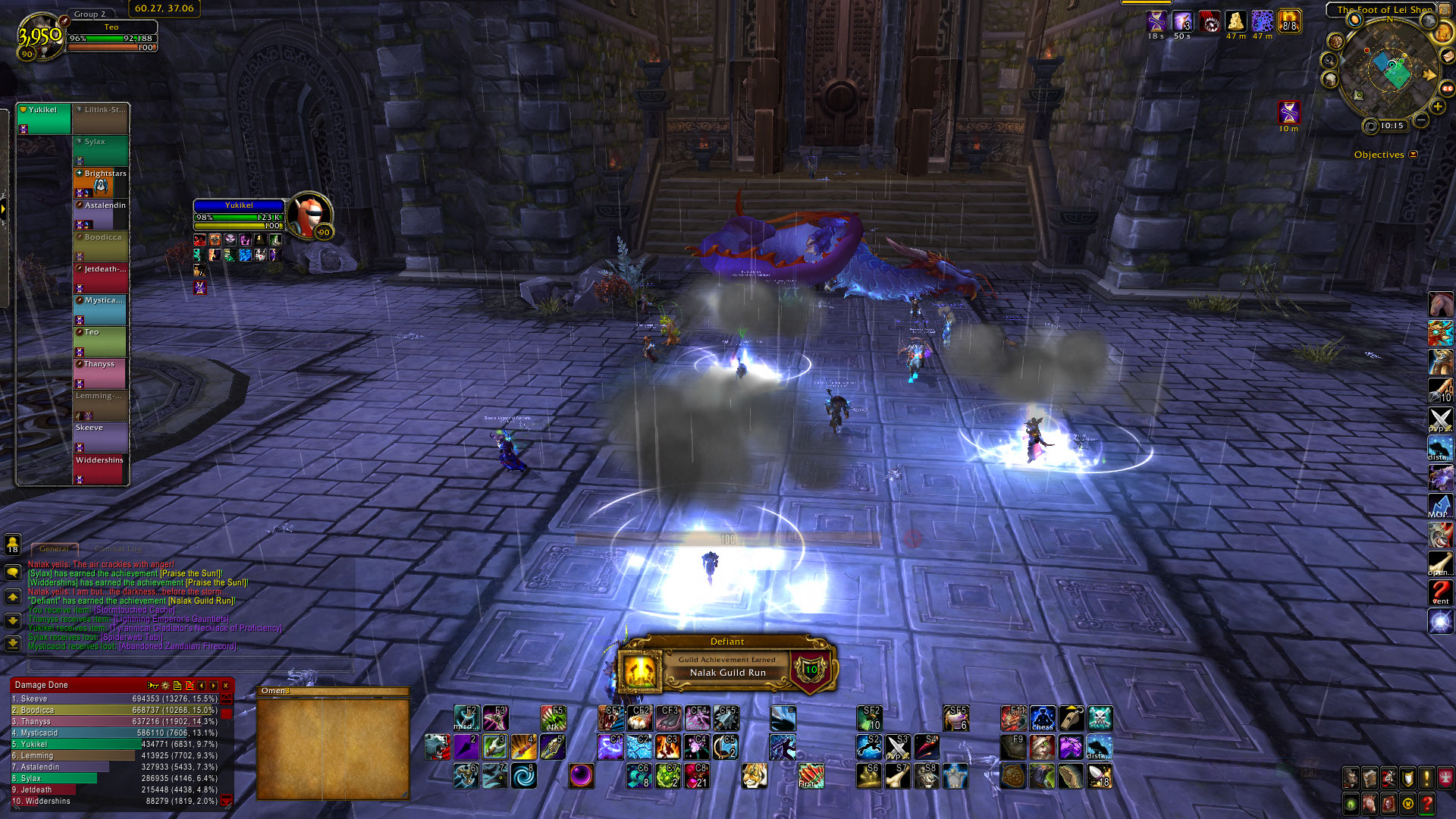1456x819 pixels.
Task: Click the Nalak Guild Run achievement popup
Action: point(726,667)
